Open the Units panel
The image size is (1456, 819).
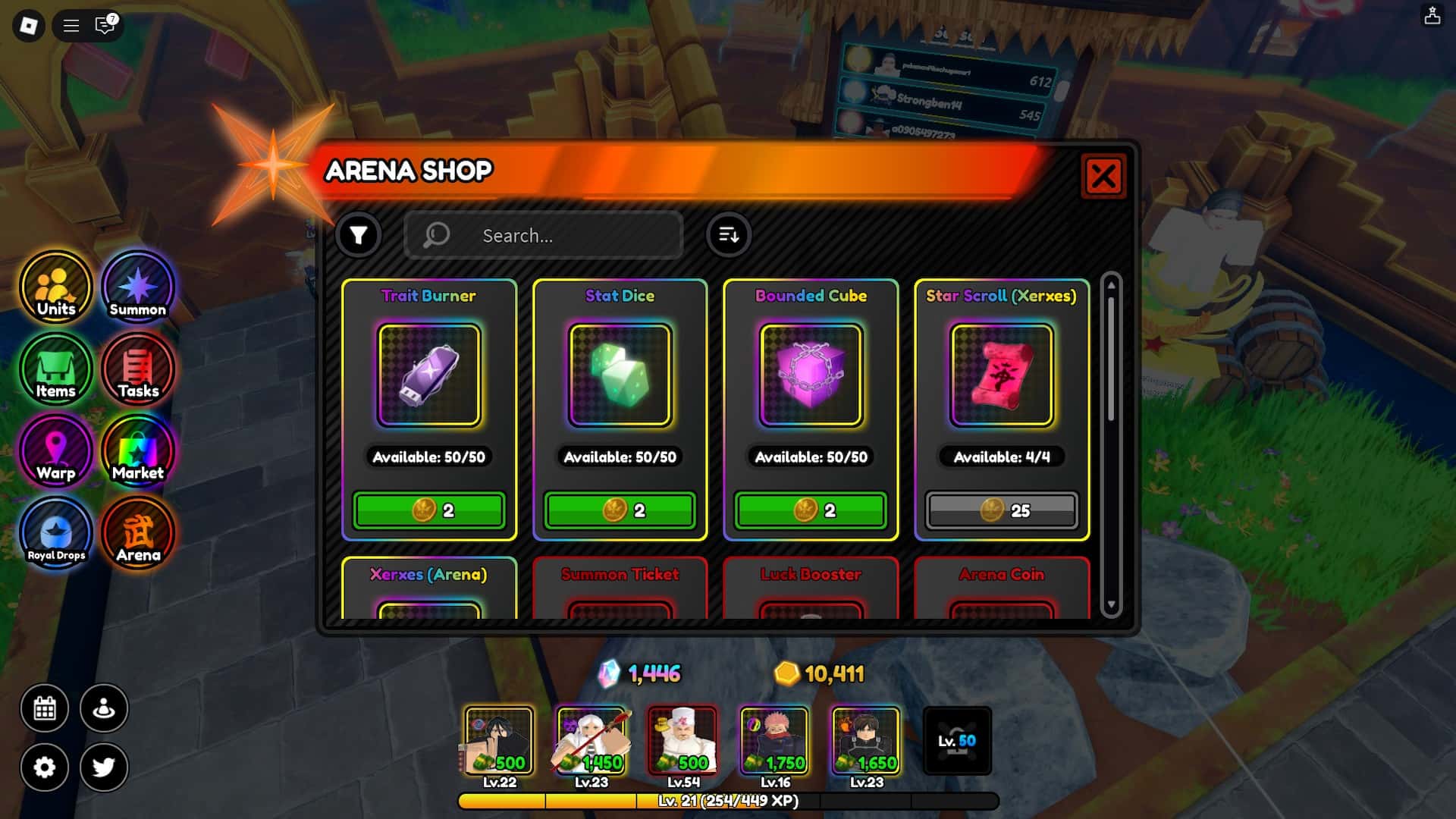point(56,288)
